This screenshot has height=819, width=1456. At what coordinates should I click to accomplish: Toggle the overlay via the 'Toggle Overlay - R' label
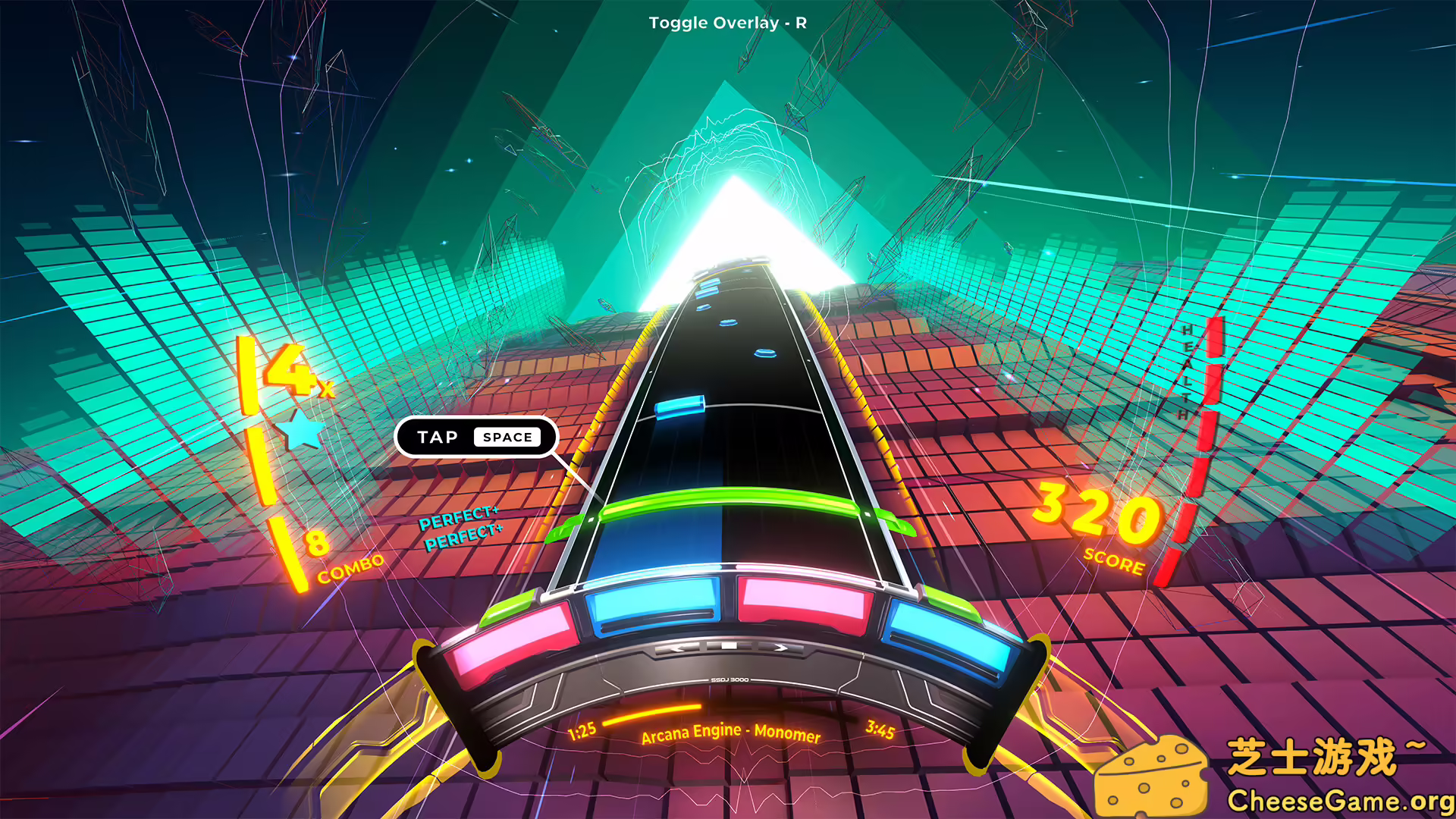pos(726,23)
